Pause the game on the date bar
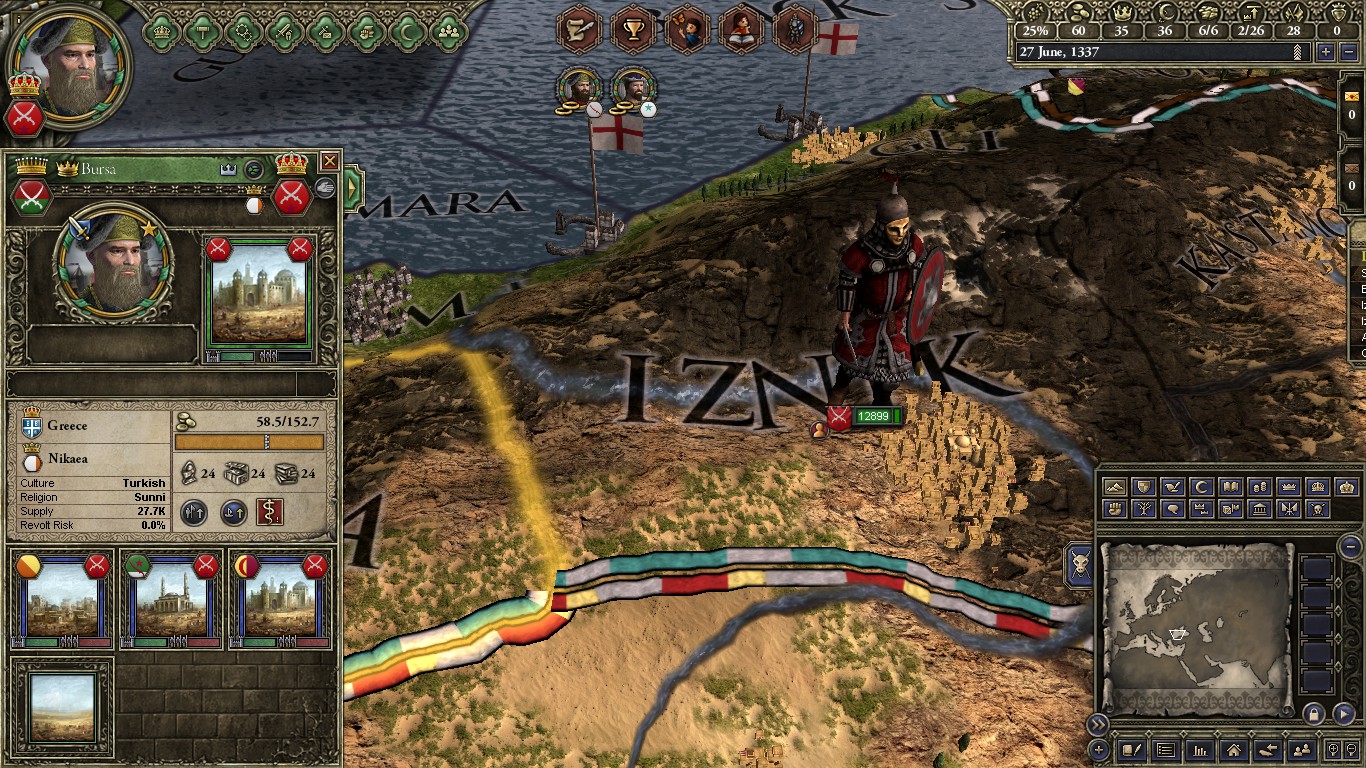1366x768 pixels. (x=1160, y=51)
